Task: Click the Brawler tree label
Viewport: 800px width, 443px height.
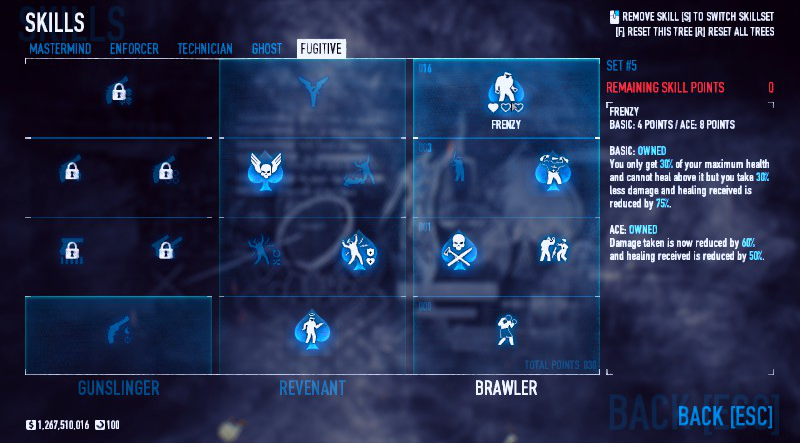Action: tap(506, 388)
